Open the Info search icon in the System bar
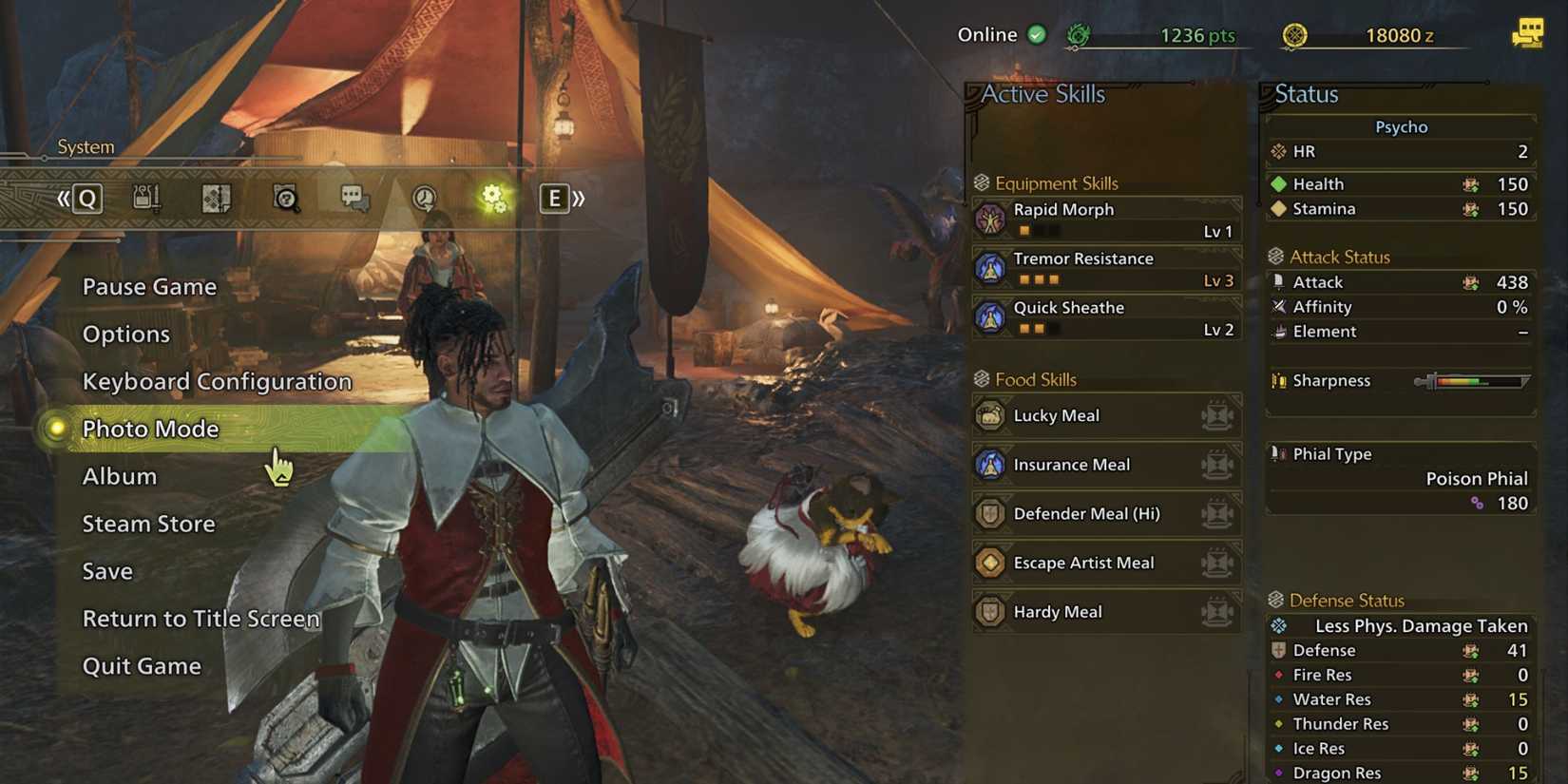Image resolution: width=1568 pixels, height=784 pixels. click(284, 199)
